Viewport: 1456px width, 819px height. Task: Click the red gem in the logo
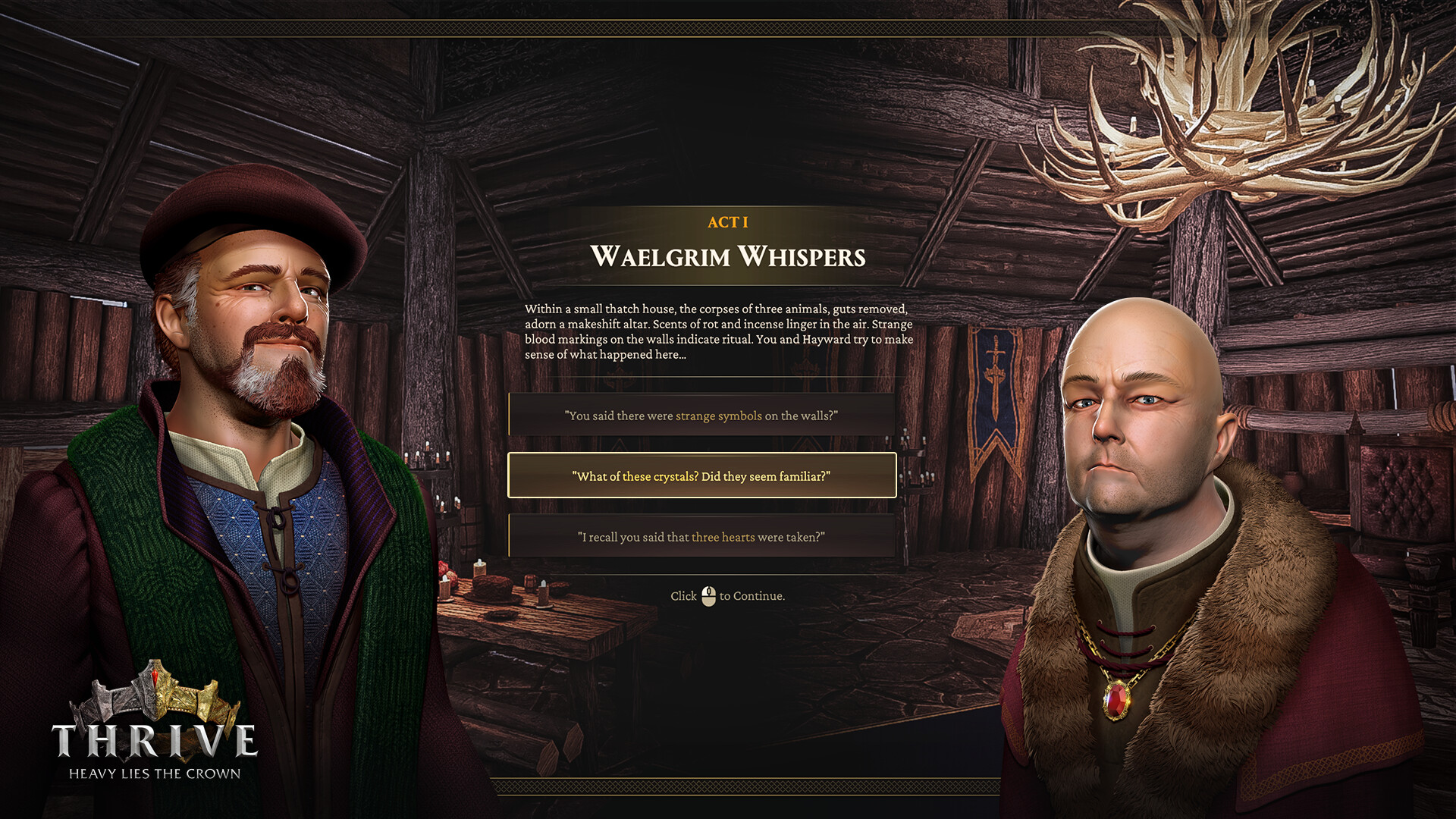click(x=155, y=675)
